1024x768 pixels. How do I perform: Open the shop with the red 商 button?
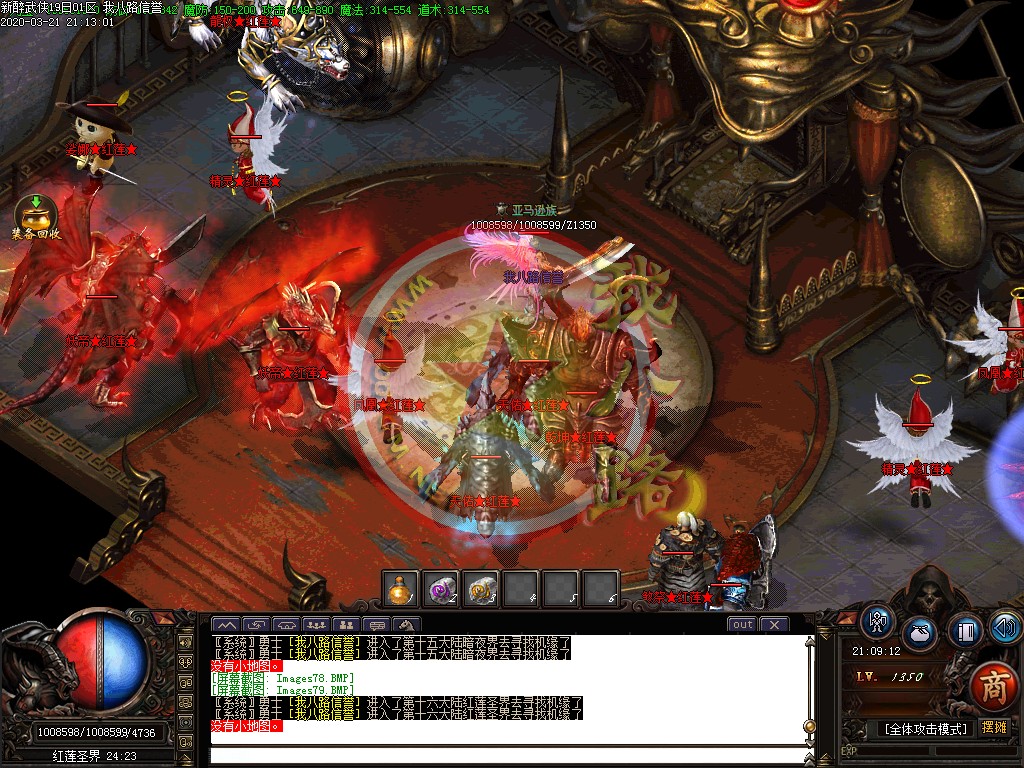coord(993,687)
